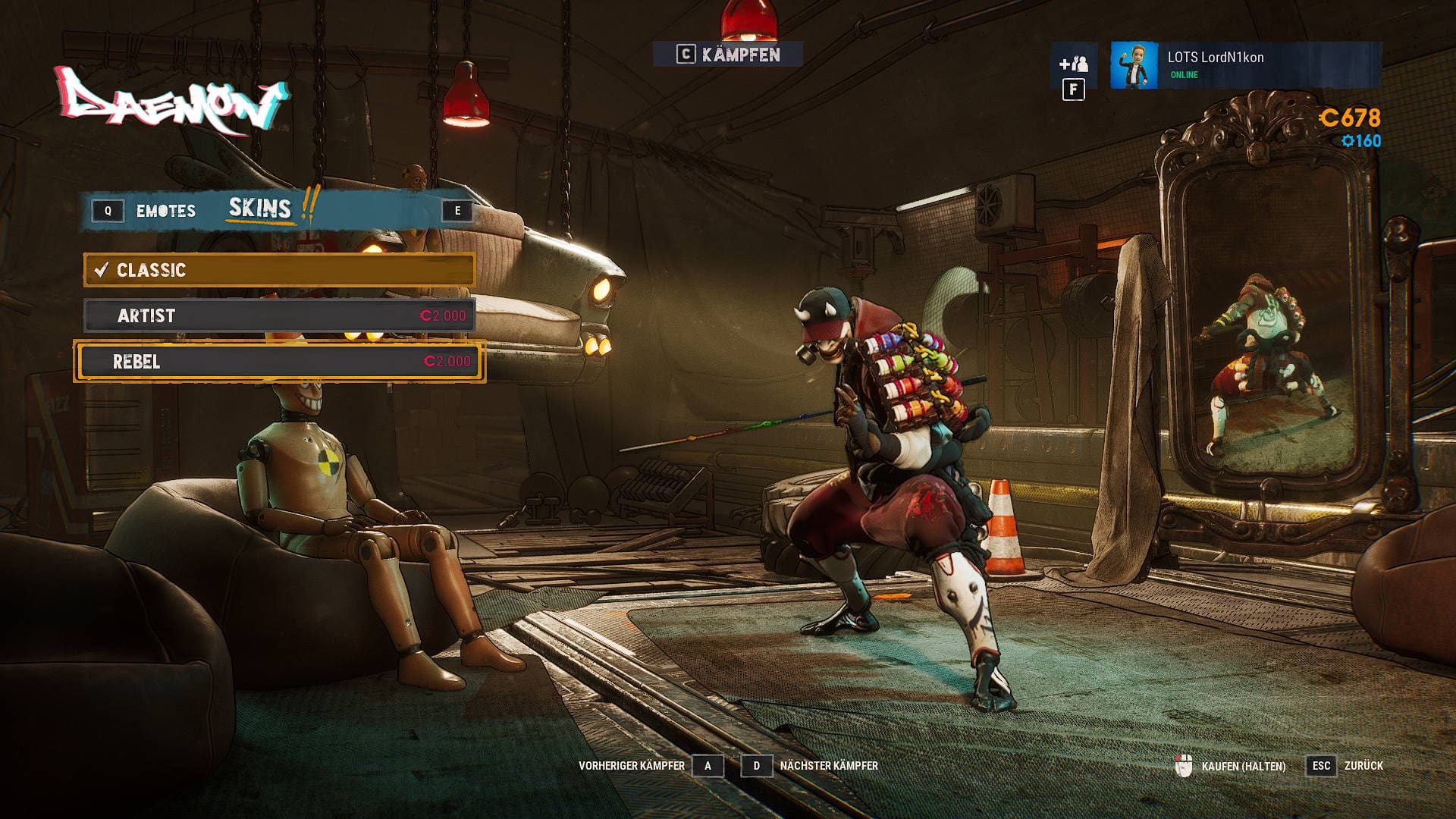
Task: Open the LOTS LordN1kon player profile
Action: [x=1245, y=65]
